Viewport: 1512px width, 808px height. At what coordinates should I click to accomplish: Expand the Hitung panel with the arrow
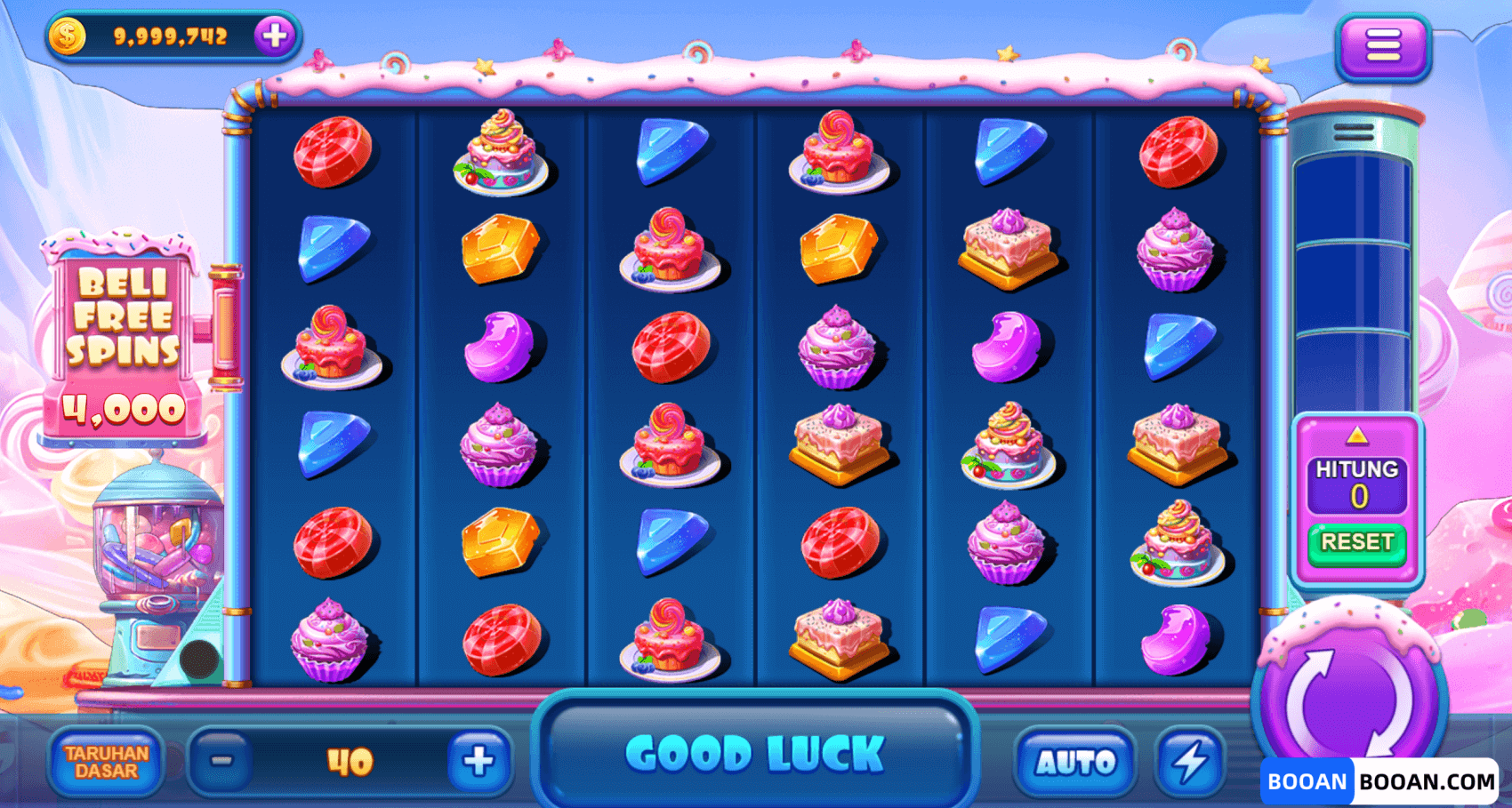coord(1356,436)
